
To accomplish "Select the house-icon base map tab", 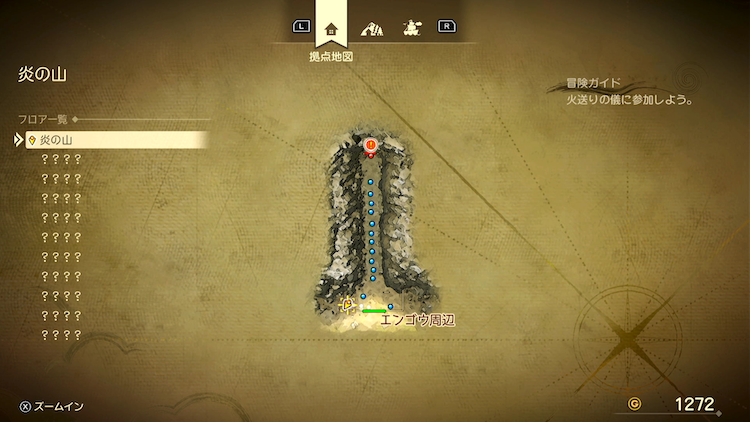I will (x=331, y=27).
